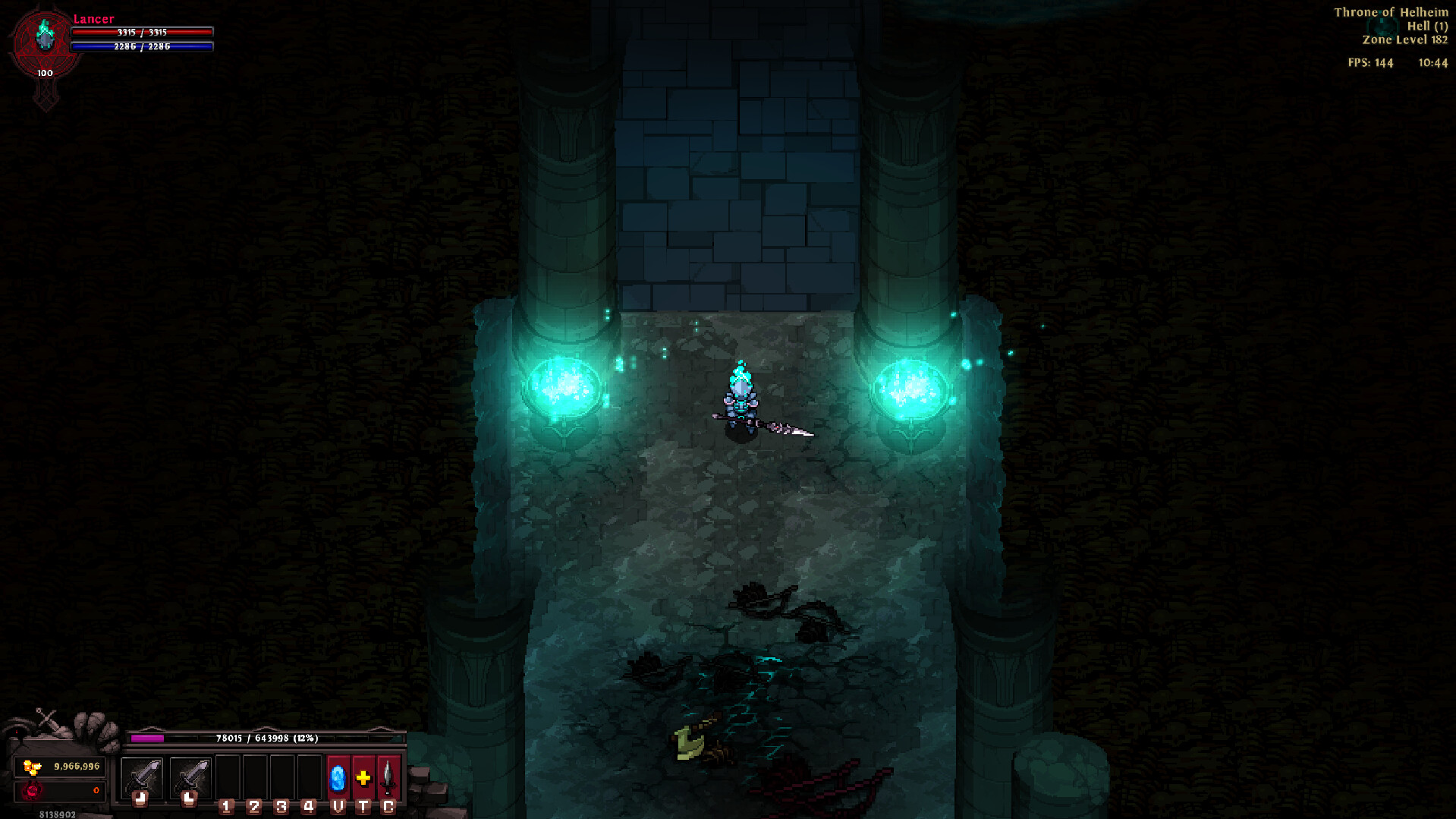Image resolution: width=1456 pixels, height=819 pixels.
Task: Click empty hotbar slot 2
Action: coord(253,776)
